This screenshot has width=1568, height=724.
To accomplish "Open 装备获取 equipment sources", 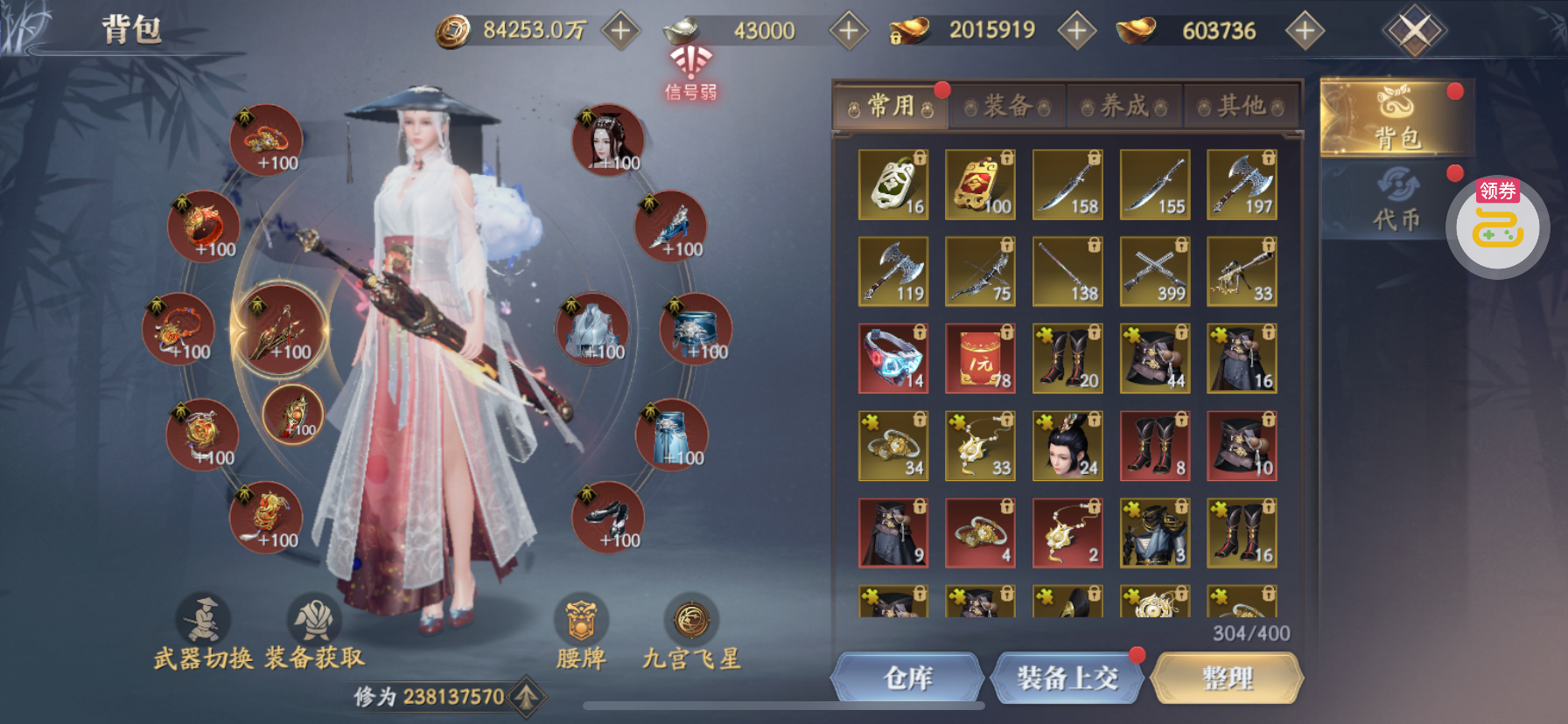I will click(x=314, y=631).
